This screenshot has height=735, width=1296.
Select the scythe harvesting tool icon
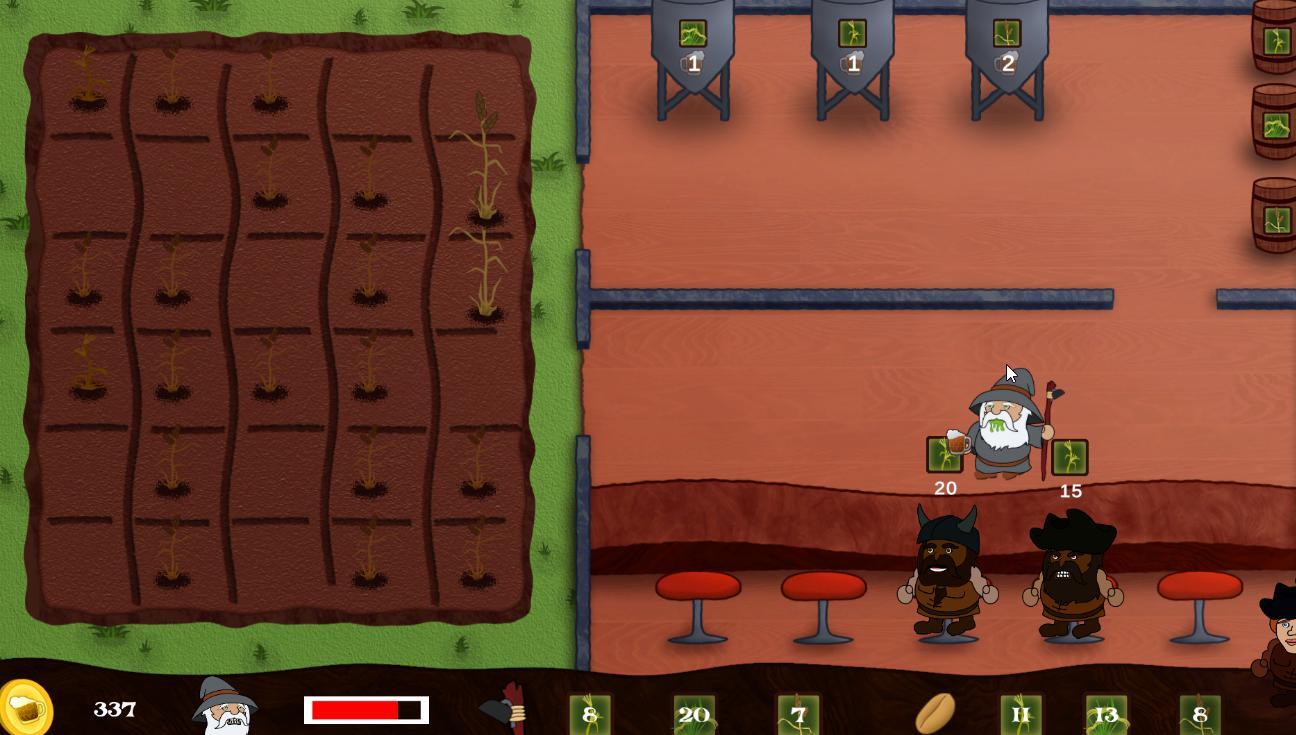point(505,710)
